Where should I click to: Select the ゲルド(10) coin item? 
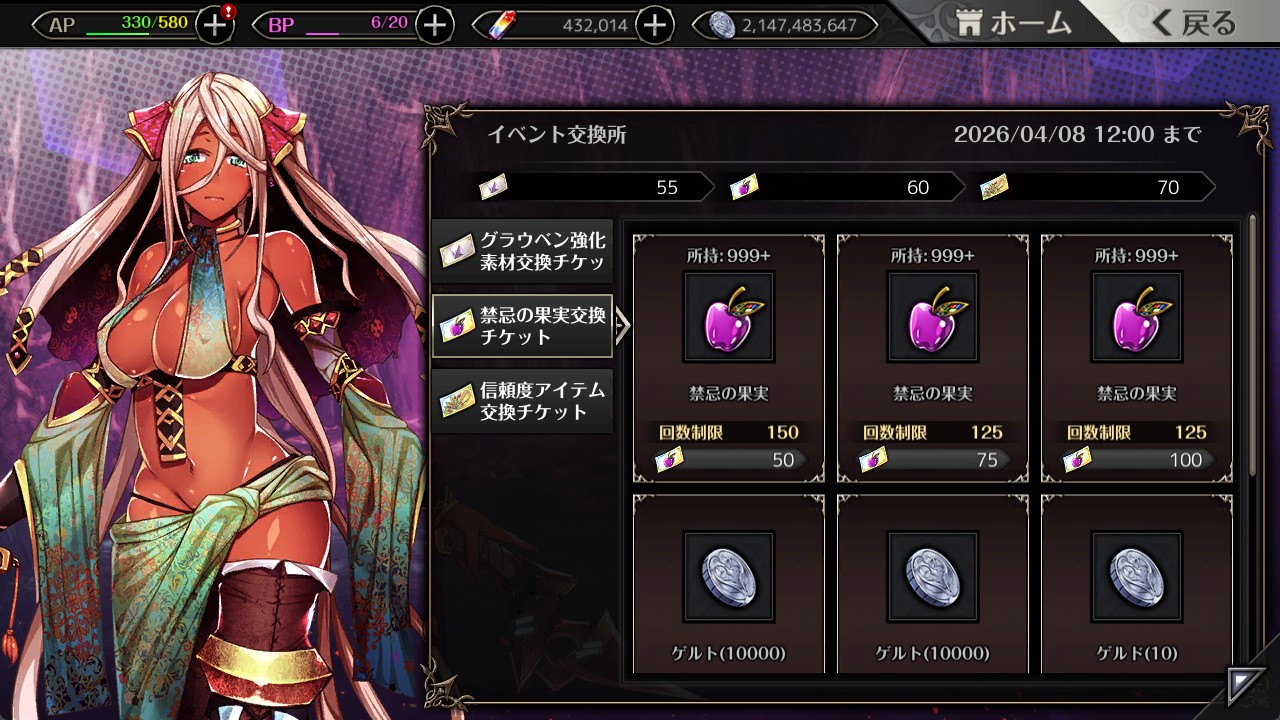[x=1136, y=584]
